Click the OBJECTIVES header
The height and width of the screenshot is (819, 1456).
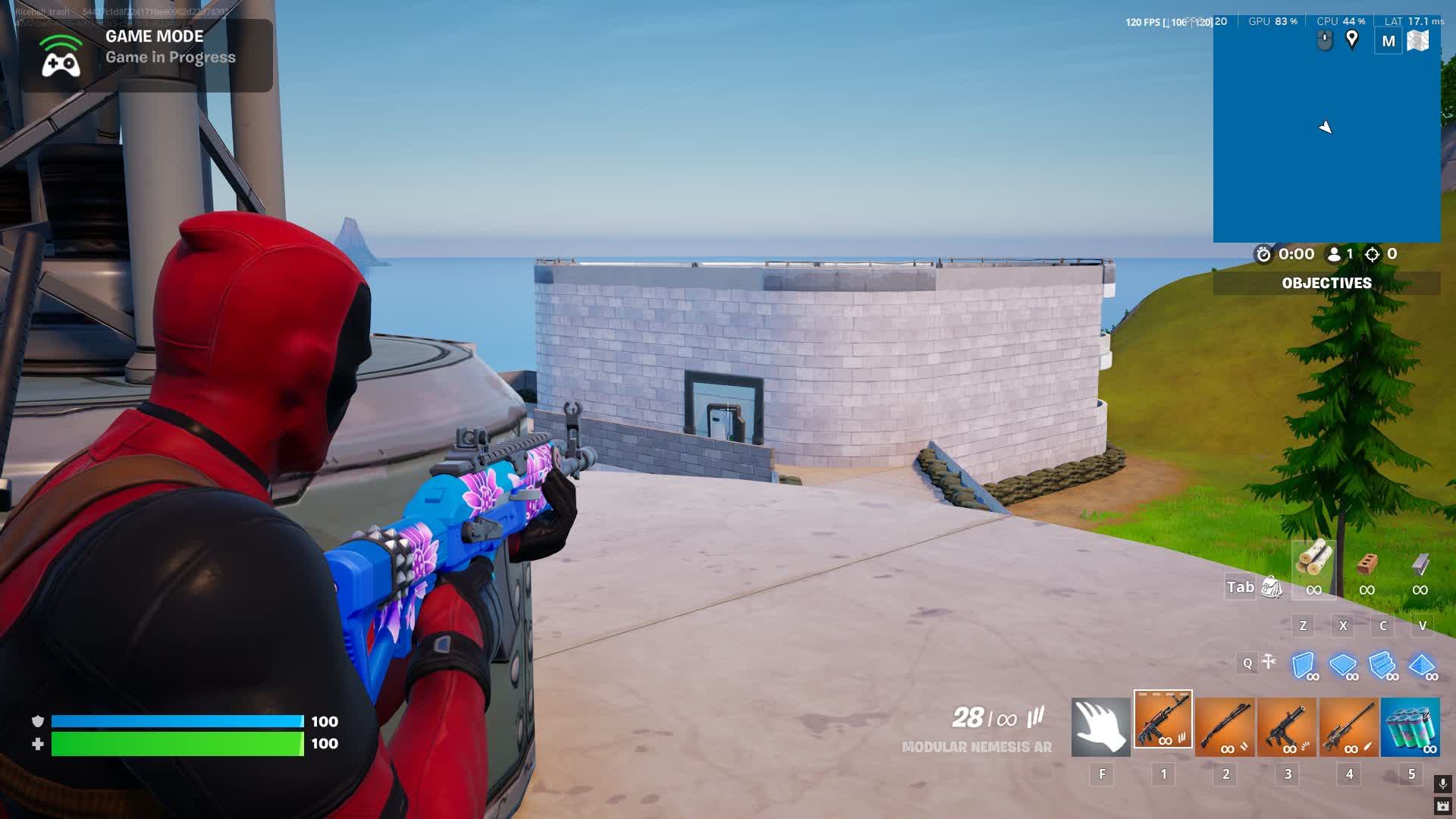click(1326, 283)
